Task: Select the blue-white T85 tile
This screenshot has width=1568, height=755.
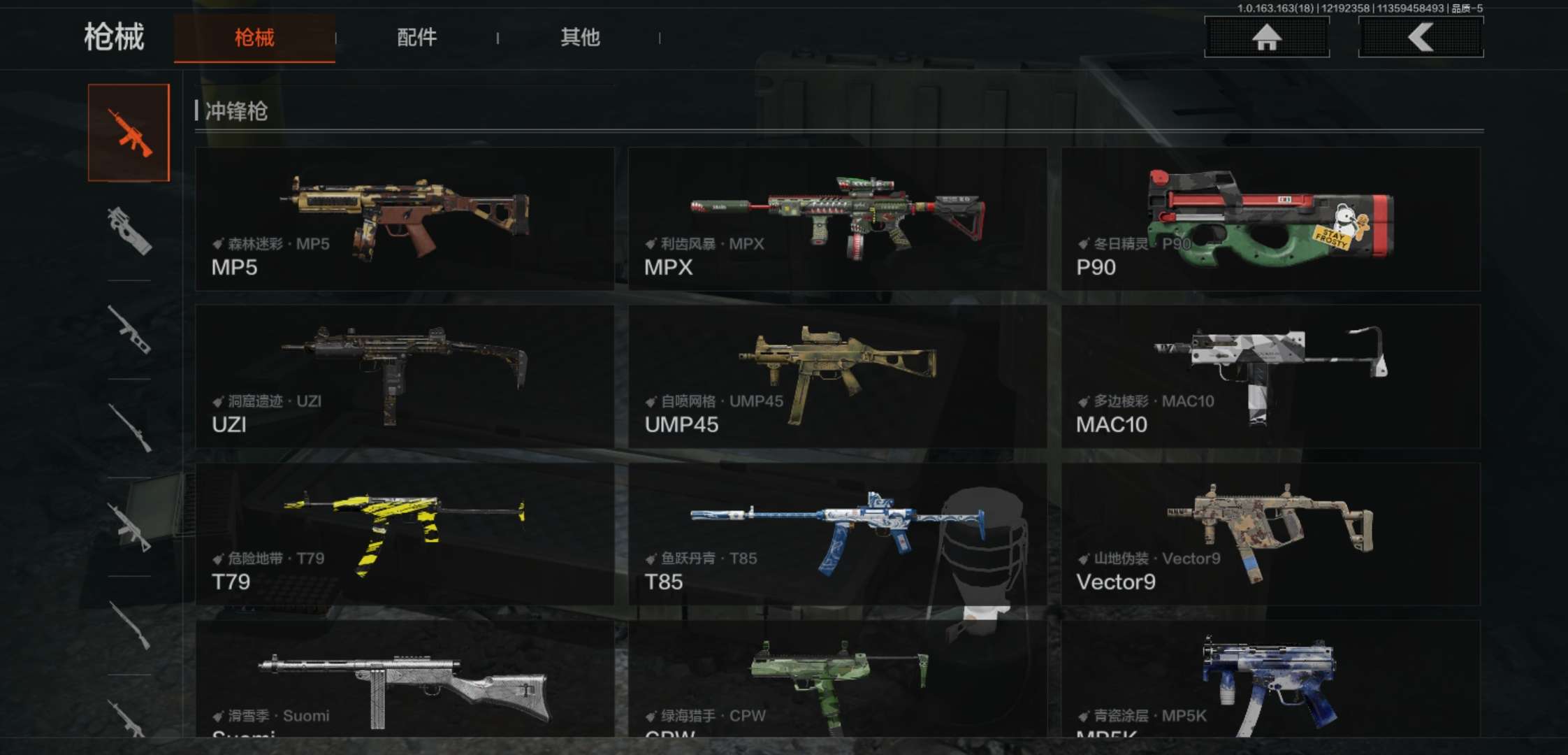Action: point(837,533)
